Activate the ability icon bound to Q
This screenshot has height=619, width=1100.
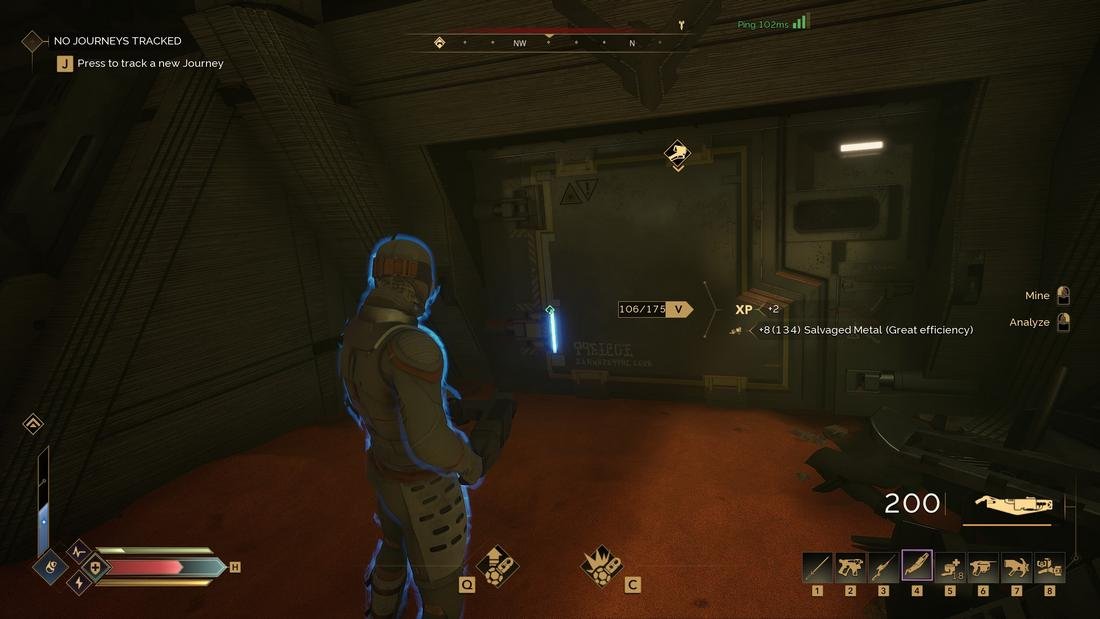pyautogui.click(x=496, y=565)
